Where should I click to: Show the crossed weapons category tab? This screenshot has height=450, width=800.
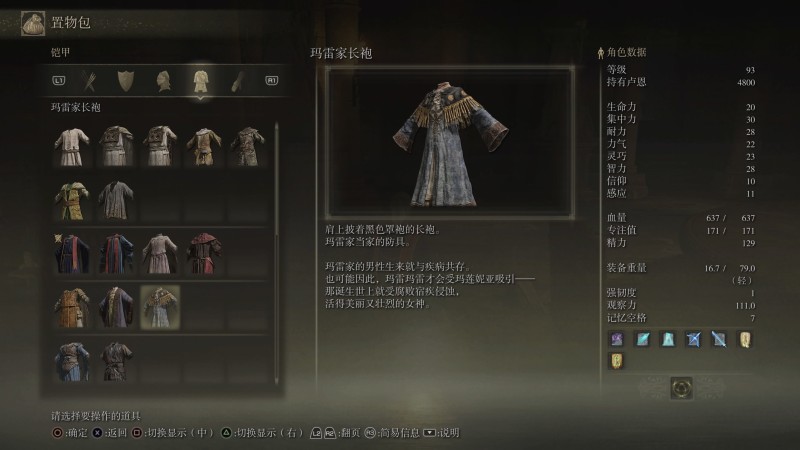click(88, 80)
